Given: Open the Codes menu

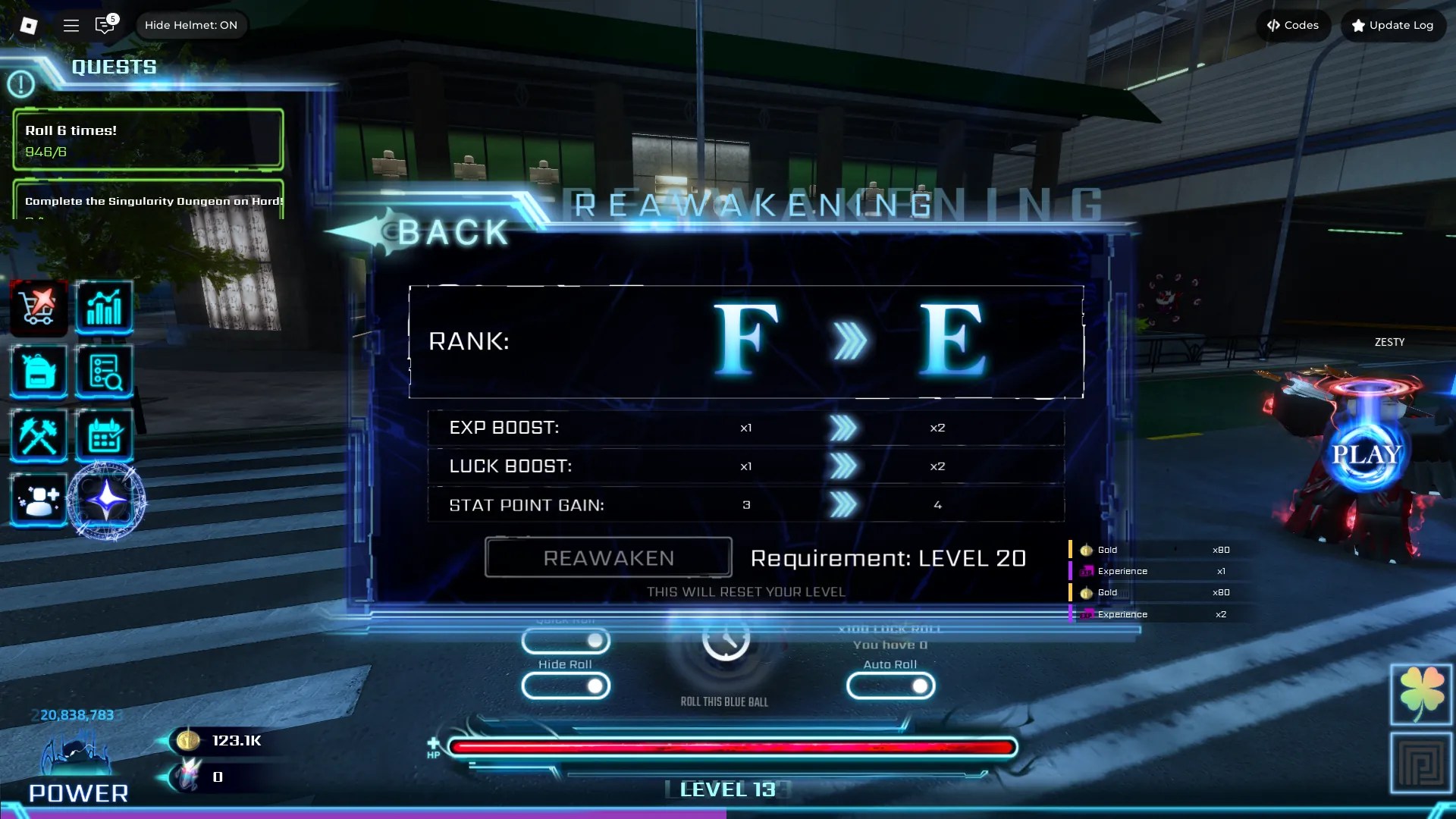Looking at the screenshot, I should click(x=1293, y=25).
